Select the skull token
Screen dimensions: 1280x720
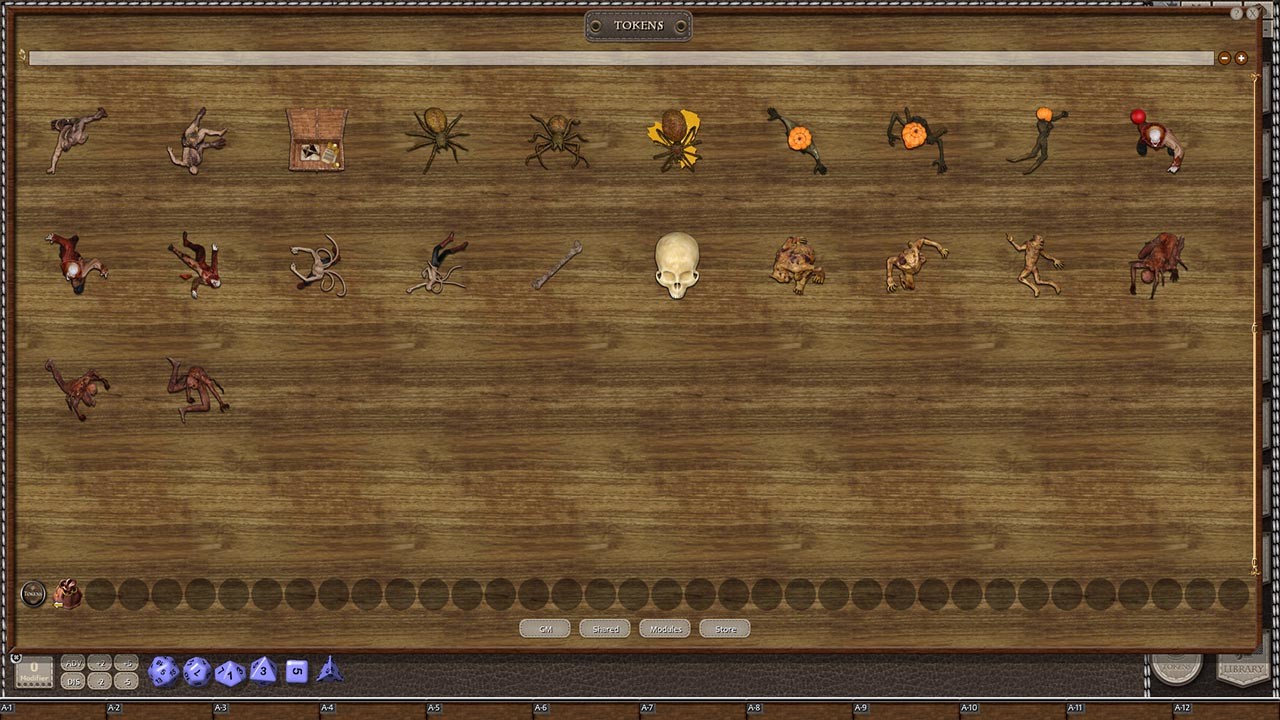[x=678, y=265]
